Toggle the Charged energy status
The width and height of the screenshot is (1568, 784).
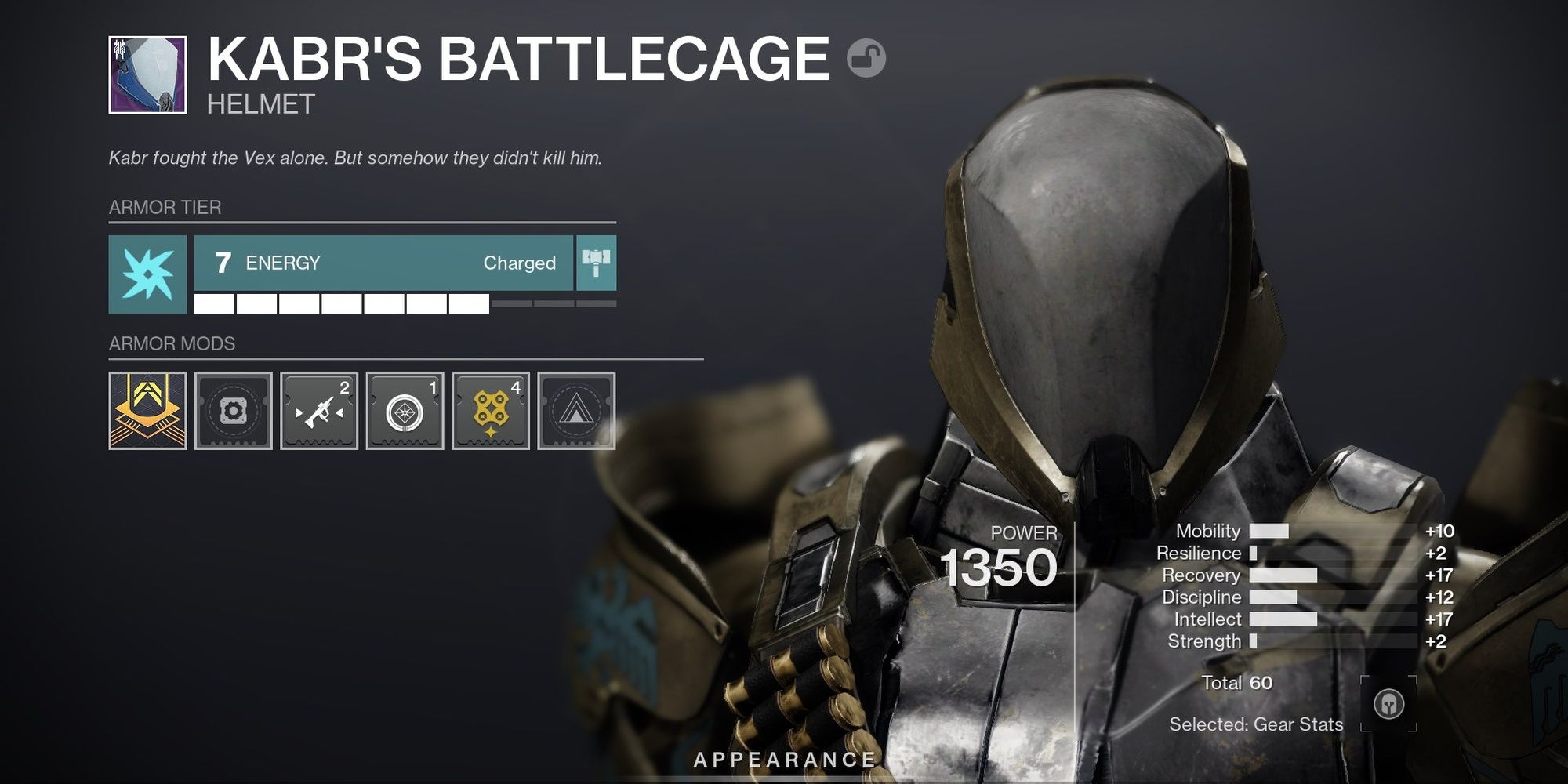[x=520, y=263]
